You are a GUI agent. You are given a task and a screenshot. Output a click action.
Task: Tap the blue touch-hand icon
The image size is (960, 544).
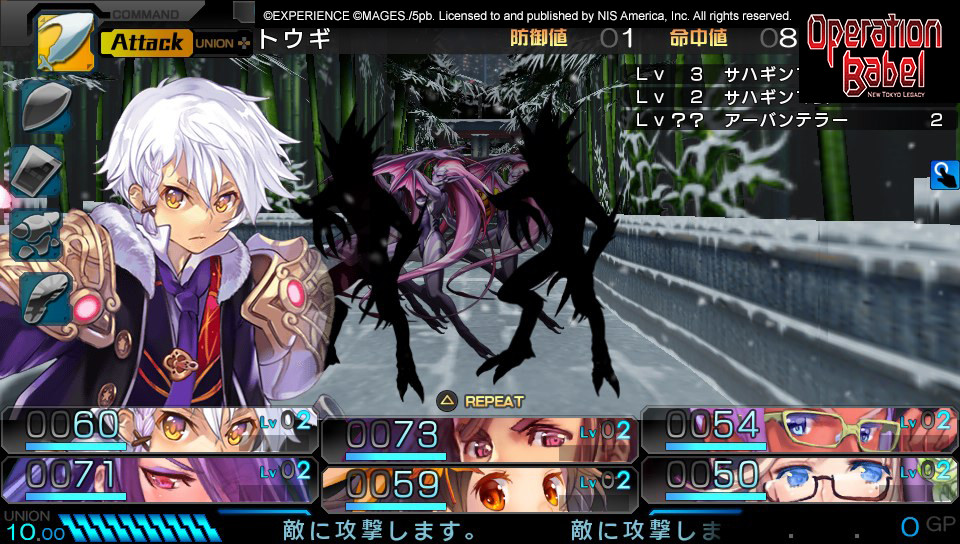tap(943, 174)
